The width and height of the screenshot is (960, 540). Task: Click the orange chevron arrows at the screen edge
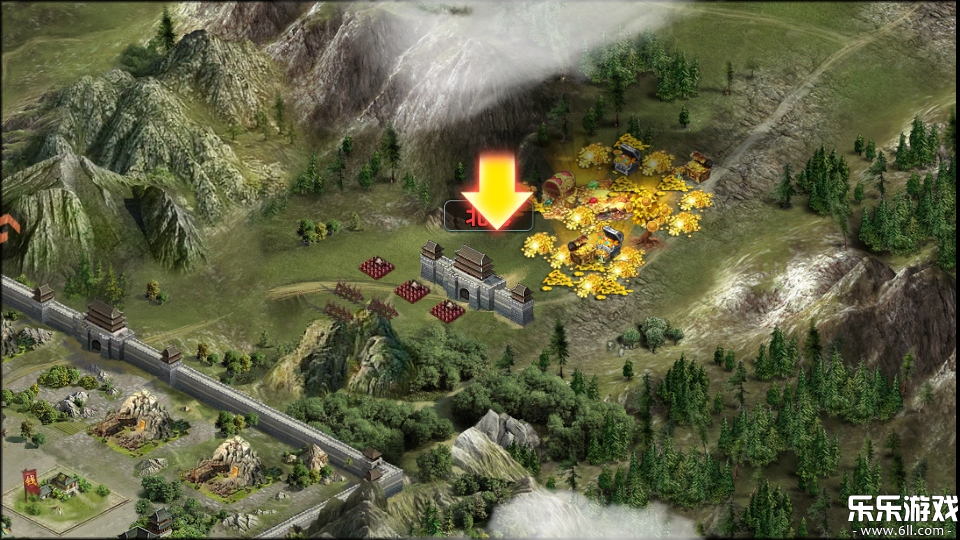[9, 228]
